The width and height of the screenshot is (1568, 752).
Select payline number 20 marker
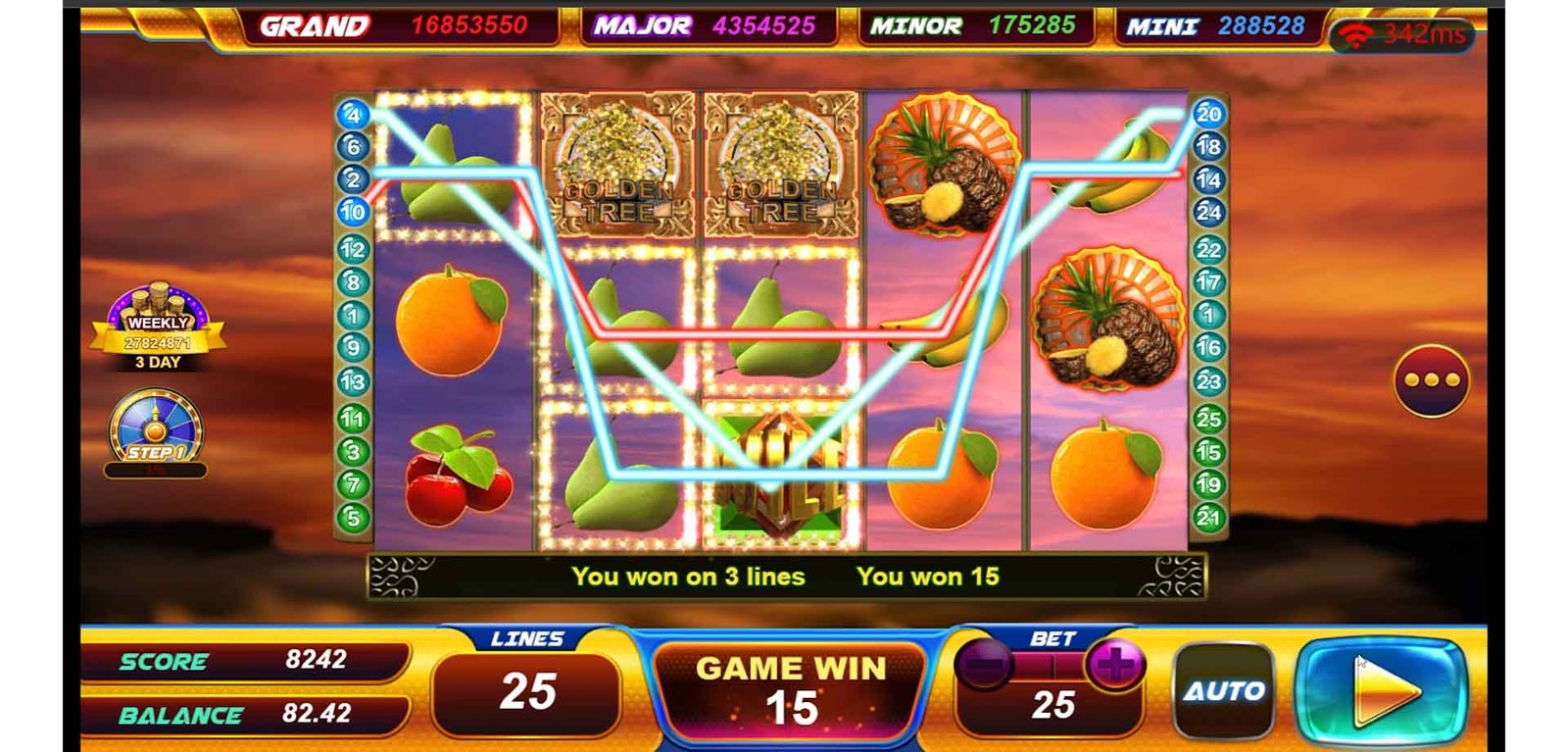coord(1208,114)
